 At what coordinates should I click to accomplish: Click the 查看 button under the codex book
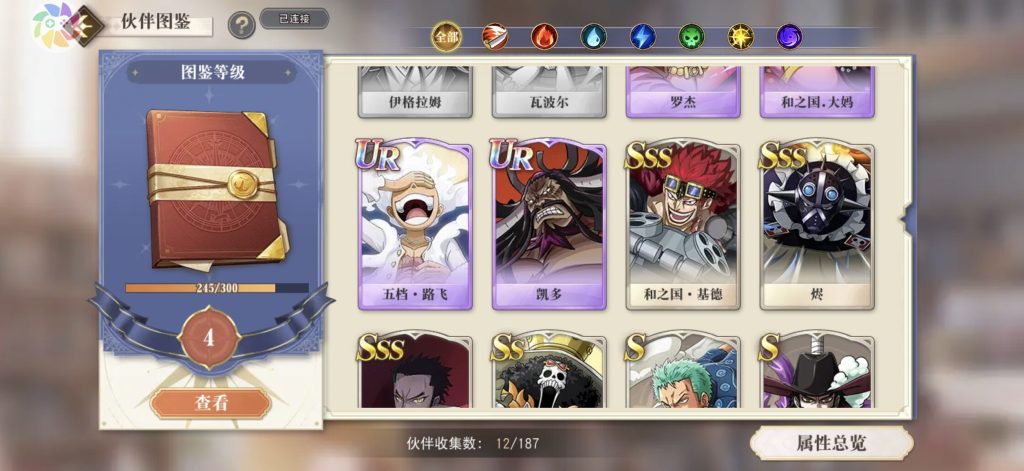point(211,403)
